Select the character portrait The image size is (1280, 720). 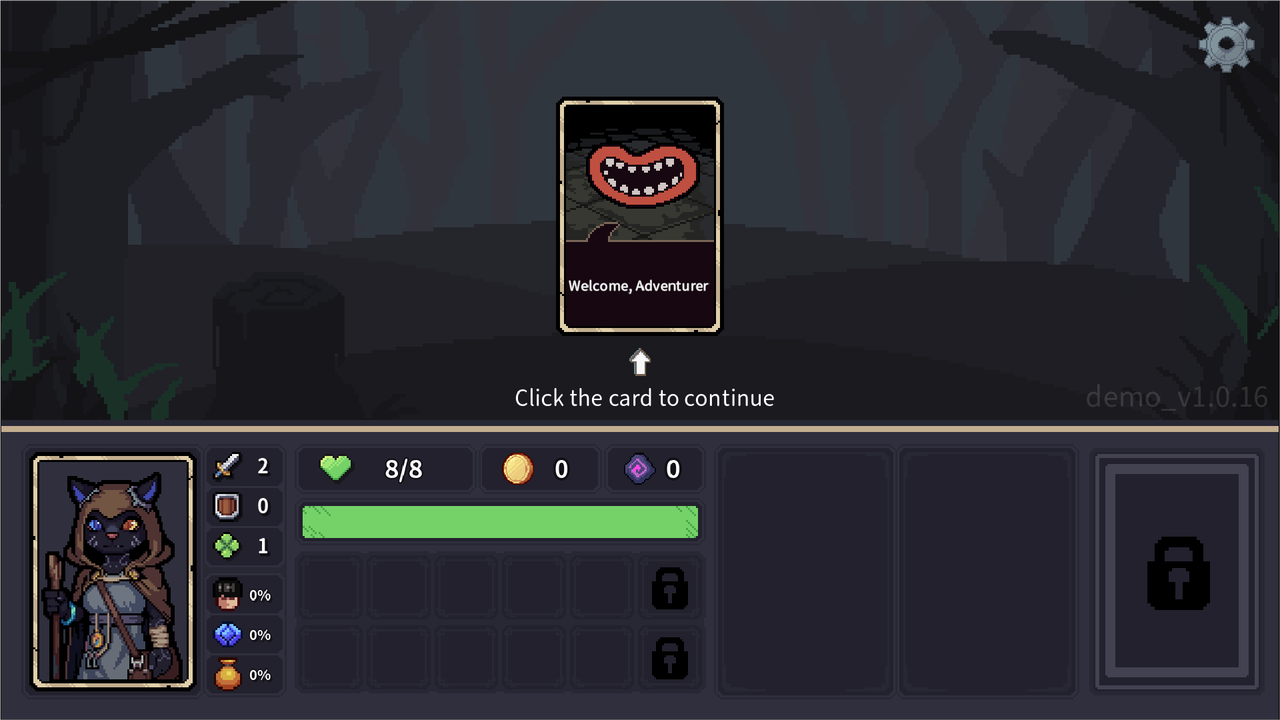[x=112, y=571]
